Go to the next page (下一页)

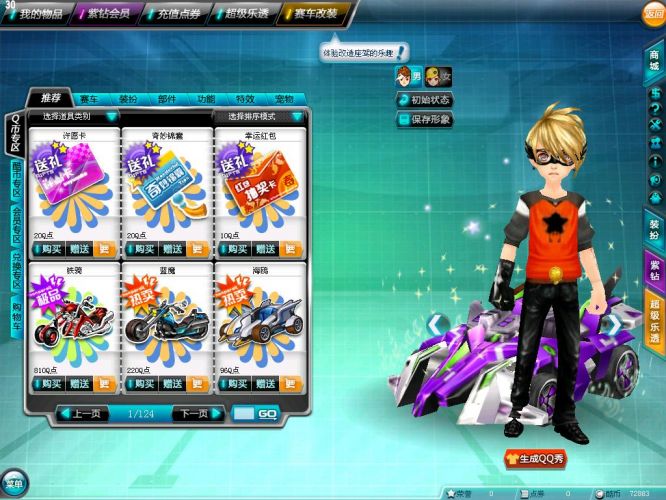click(195, 413)
